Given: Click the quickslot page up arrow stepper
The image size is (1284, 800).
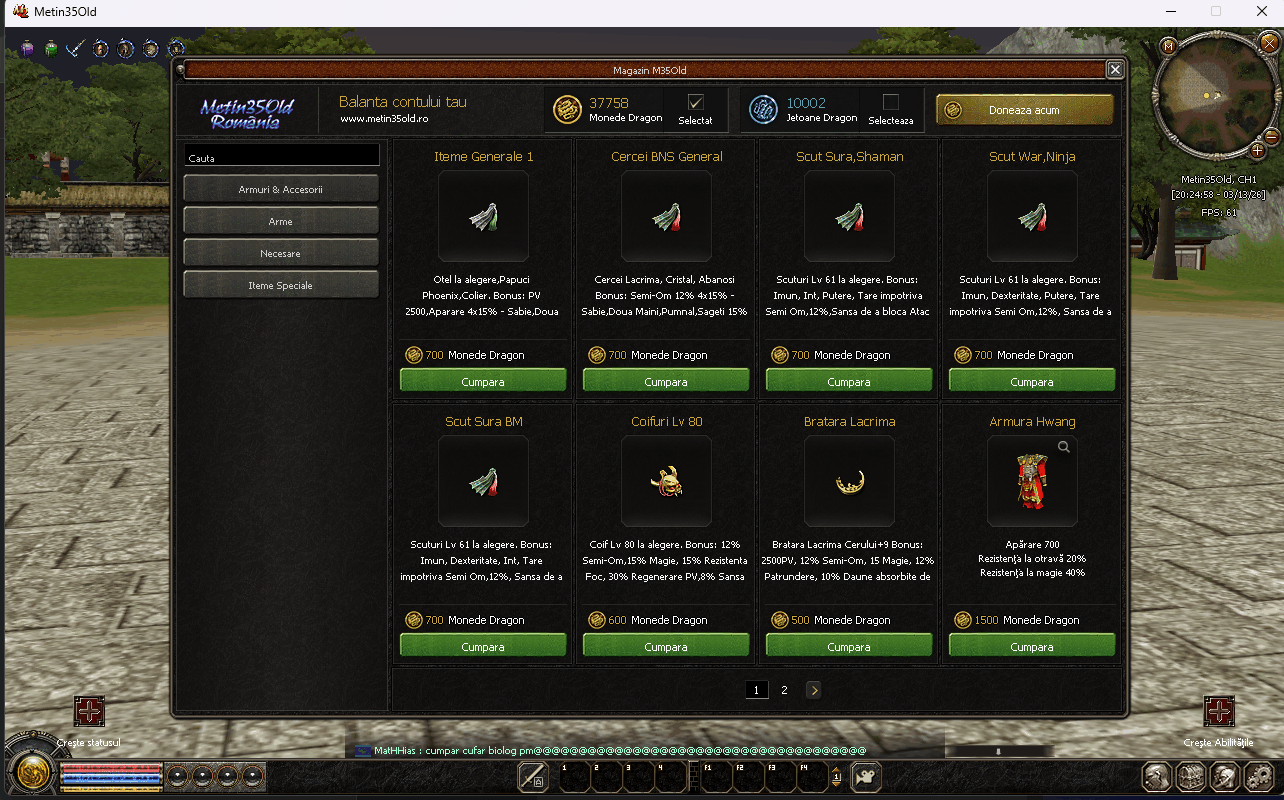Looking at the screenshot, I should 836,771.
